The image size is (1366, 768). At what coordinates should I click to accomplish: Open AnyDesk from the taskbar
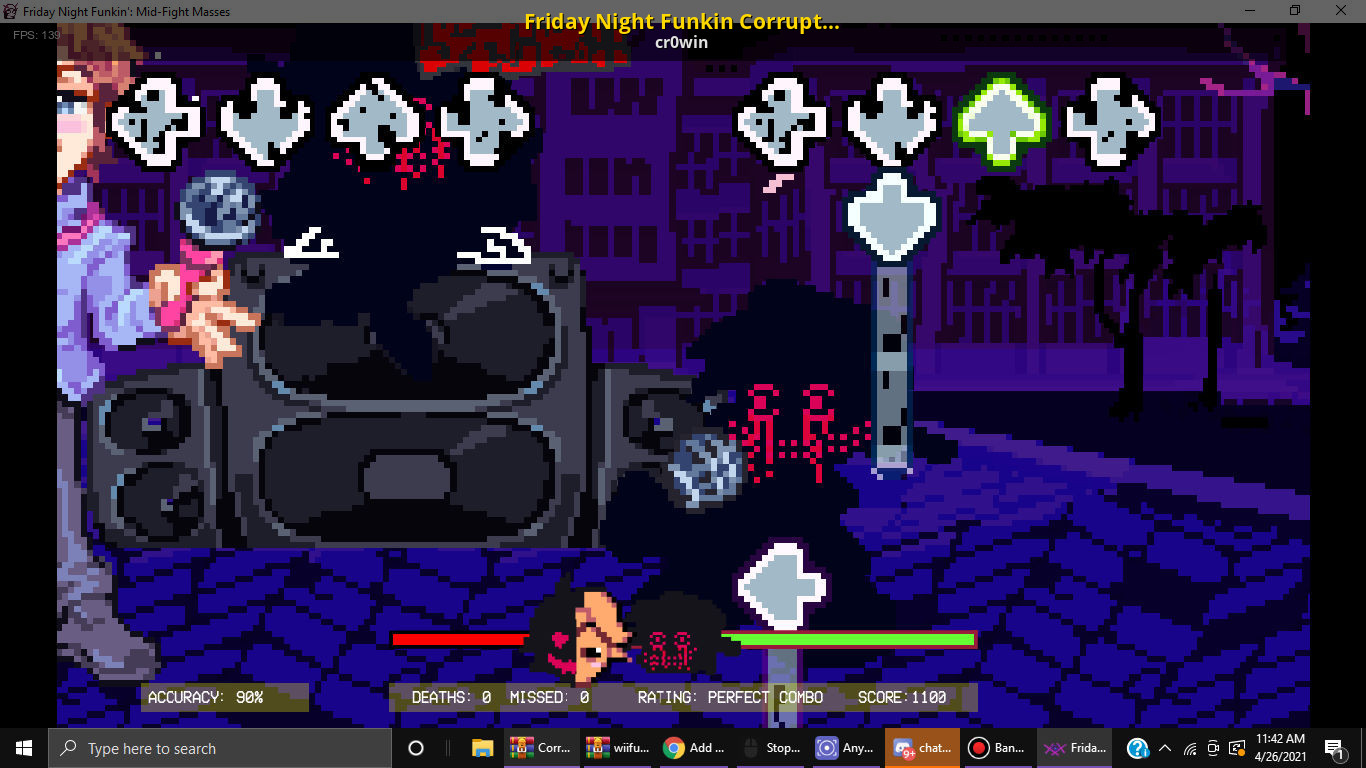click(x=846, y=747)
